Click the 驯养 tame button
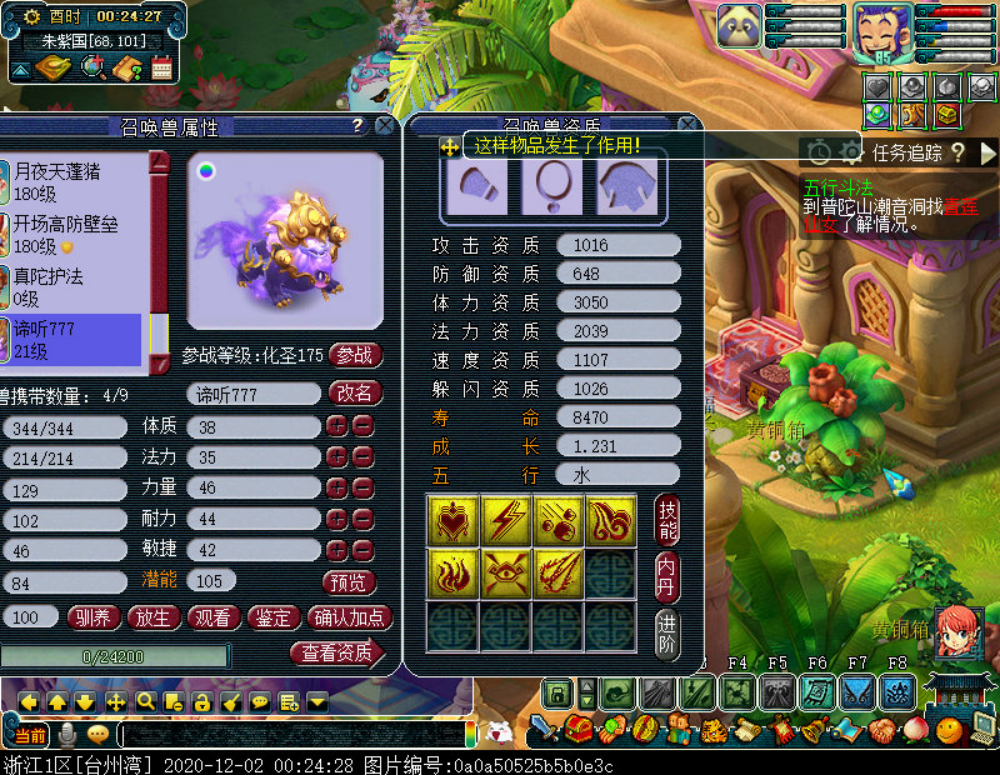Screen dimensions: 1000x775 point(93,618)
